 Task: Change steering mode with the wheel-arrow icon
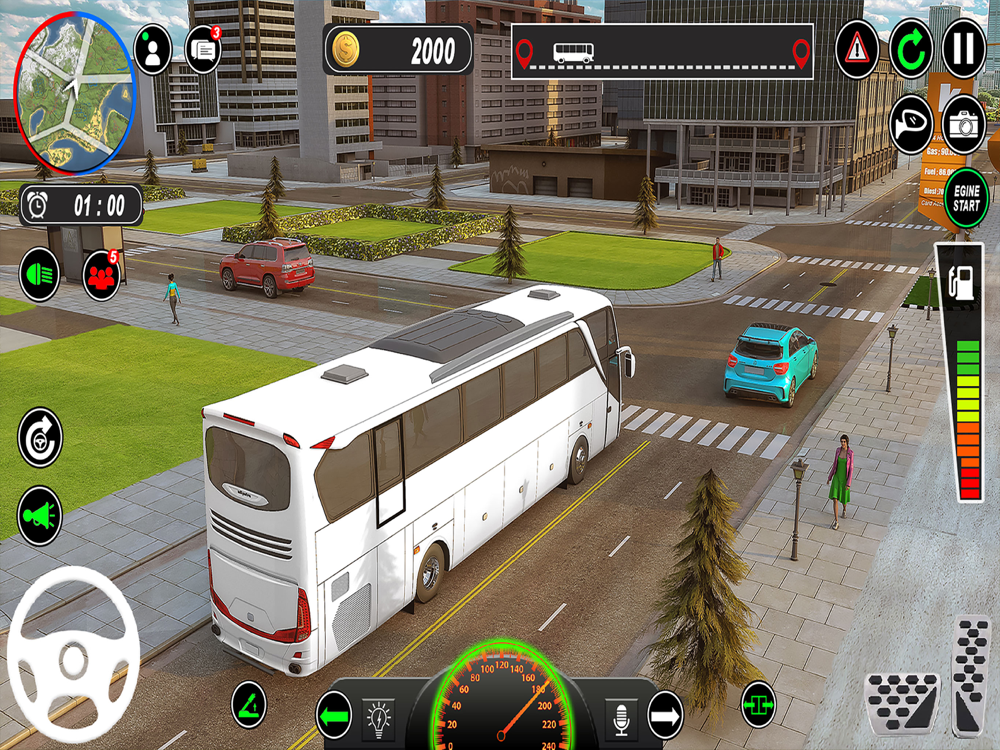(x=40, y=437)
